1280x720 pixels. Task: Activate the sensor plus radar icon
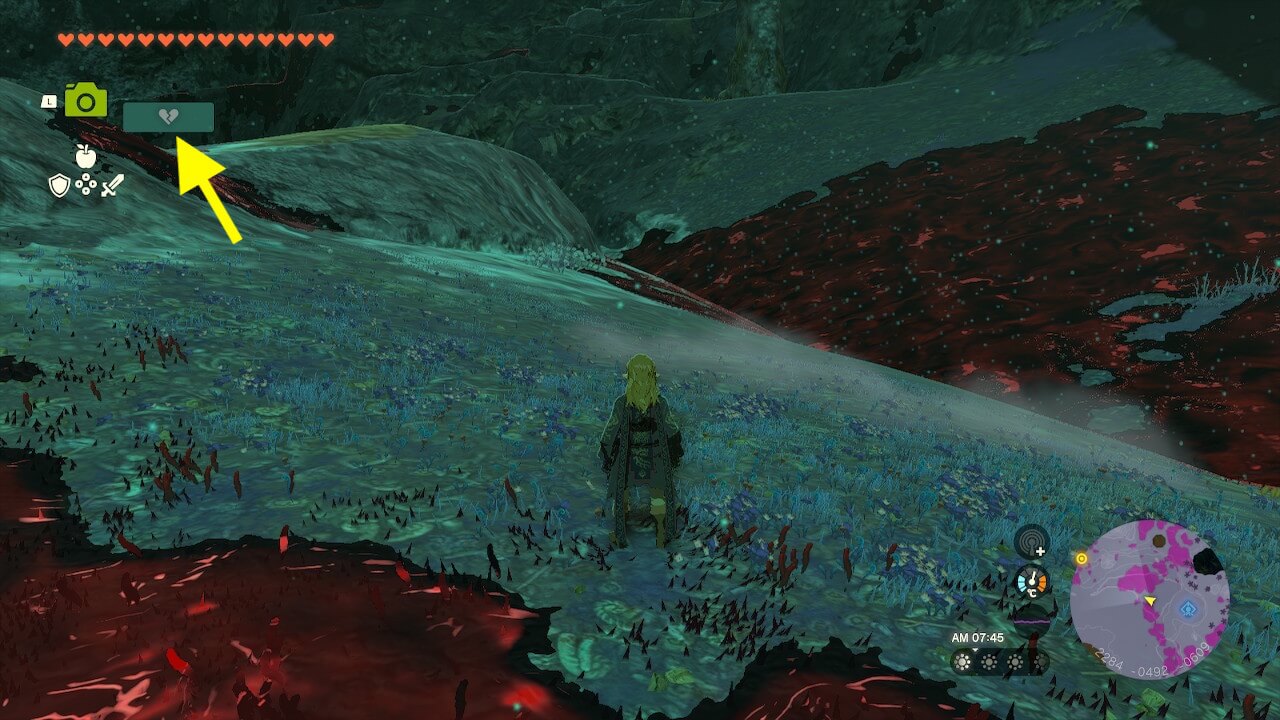tap(1031, 541)
